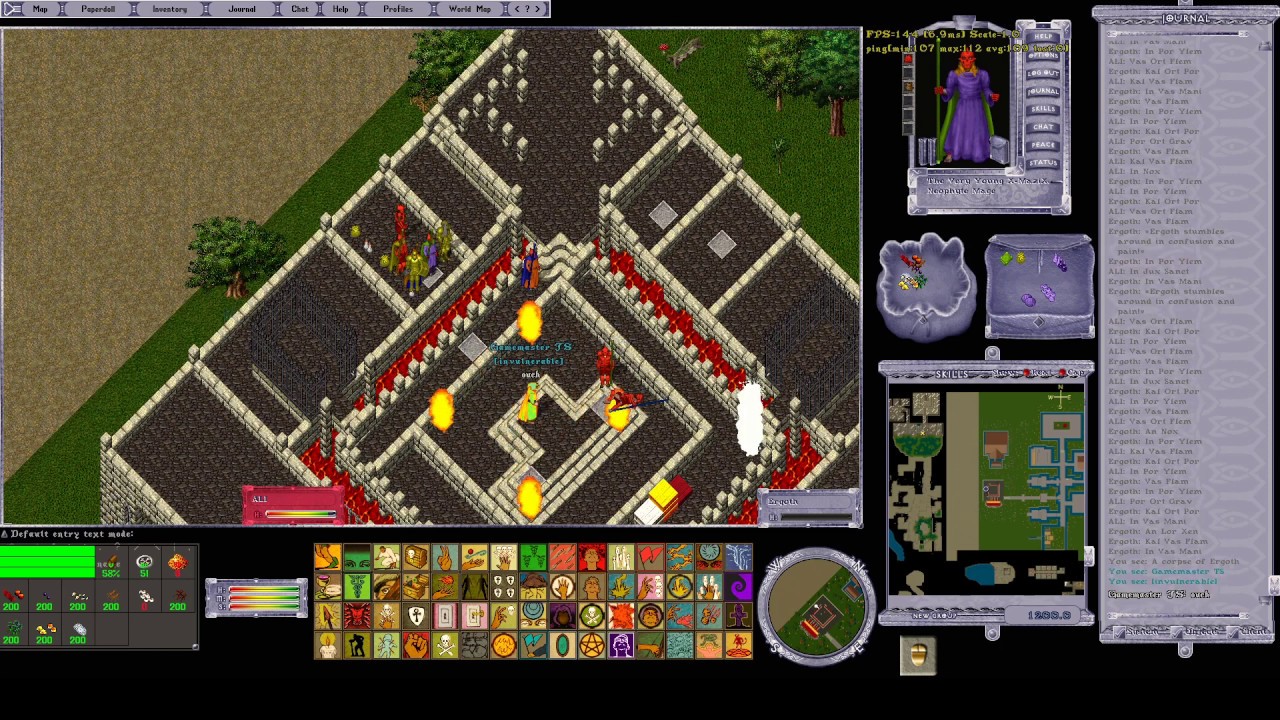Open the Skills list from the paperdoll

tap(1043, 109)
